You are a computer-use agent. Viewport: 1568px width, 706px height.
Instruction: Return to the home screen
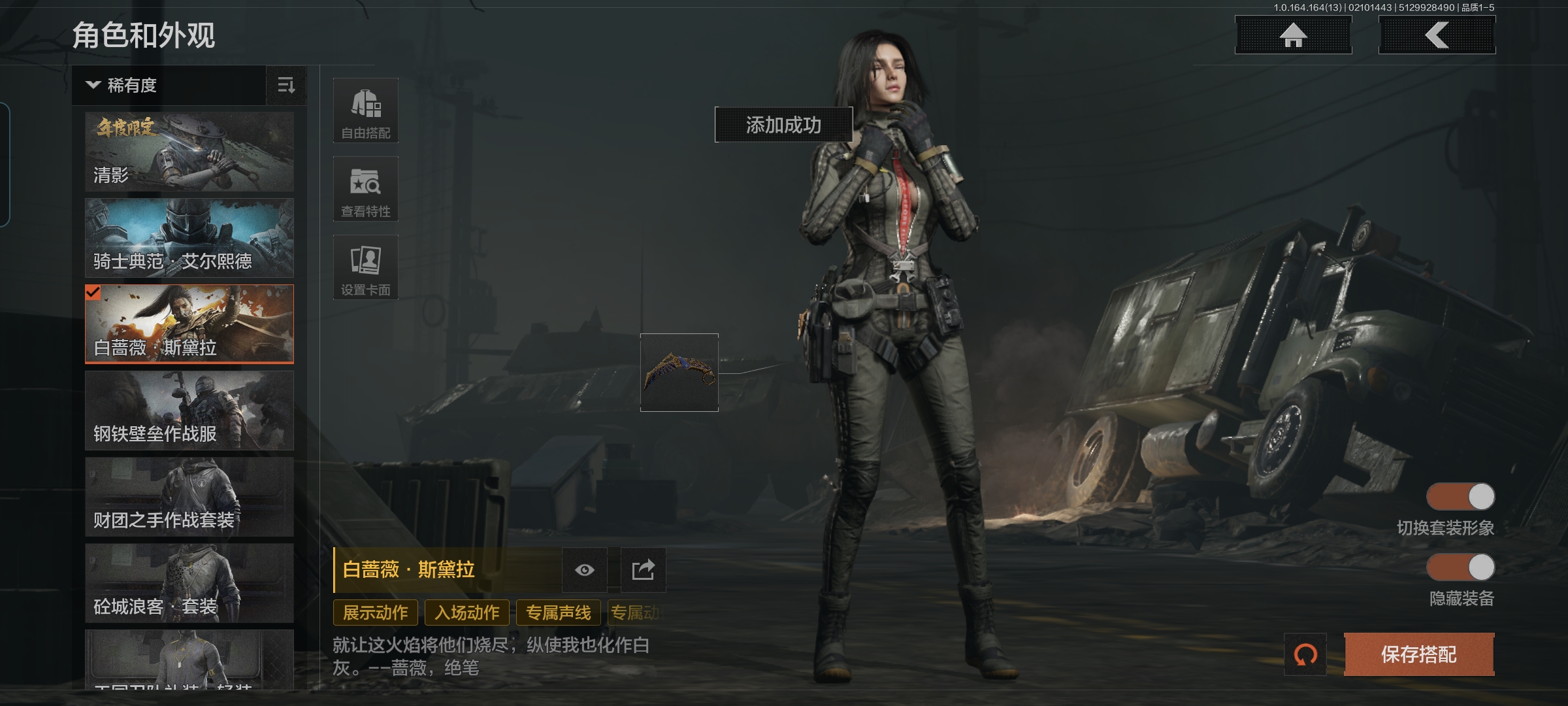tap(1293, 35)
